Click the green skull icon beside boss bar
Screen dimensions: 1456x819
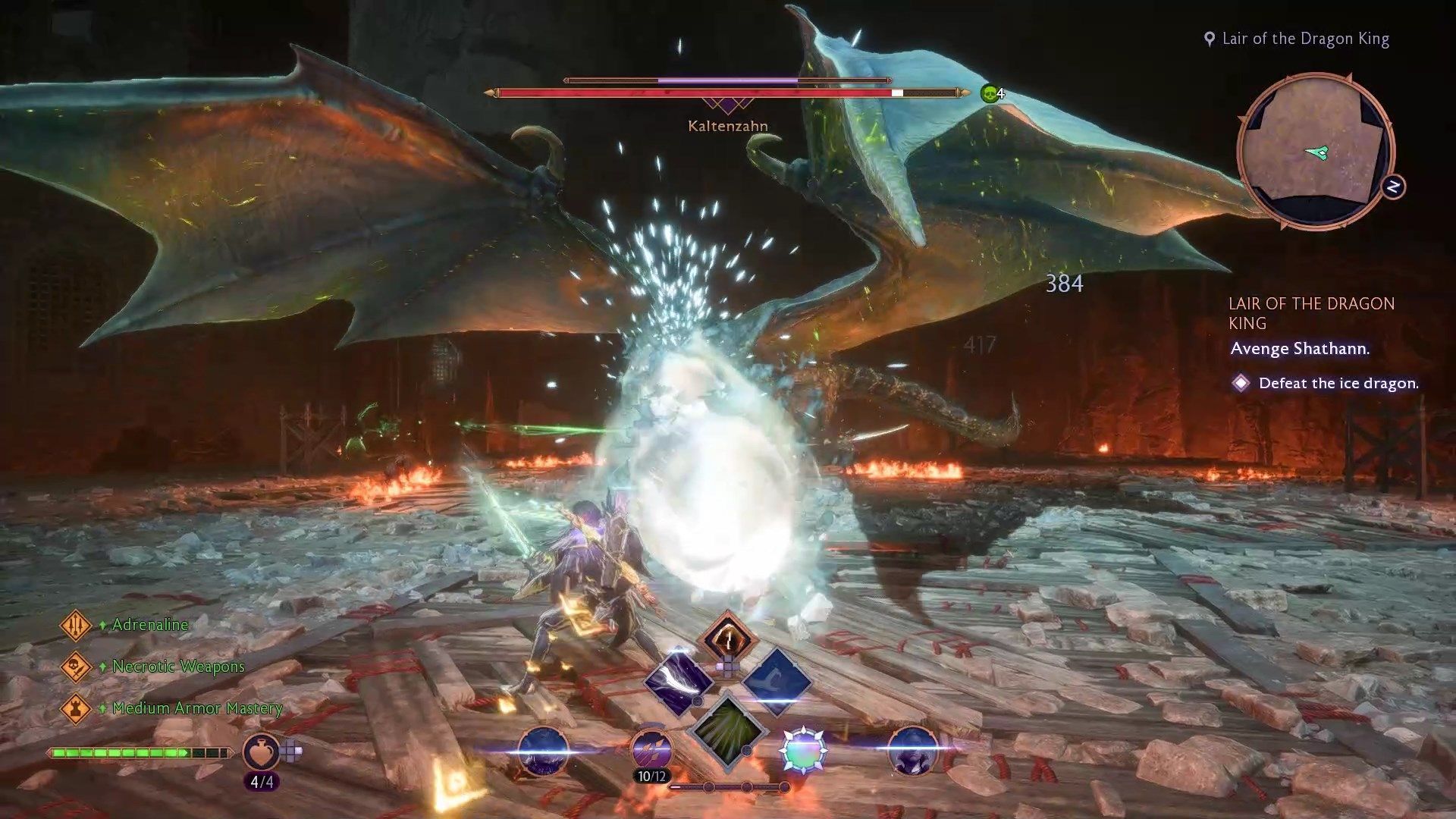point(989,94)
